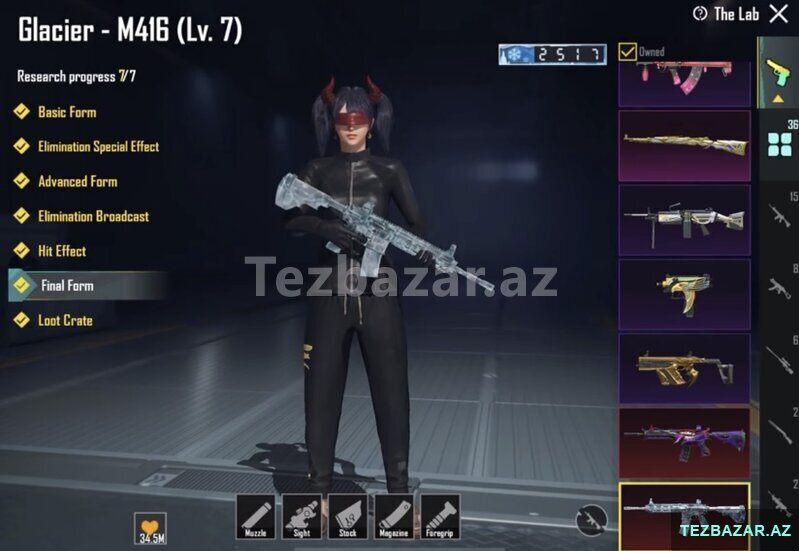Choose the Advanced Form entry
This screenshot has width=799, height=551.
point(77,182)
